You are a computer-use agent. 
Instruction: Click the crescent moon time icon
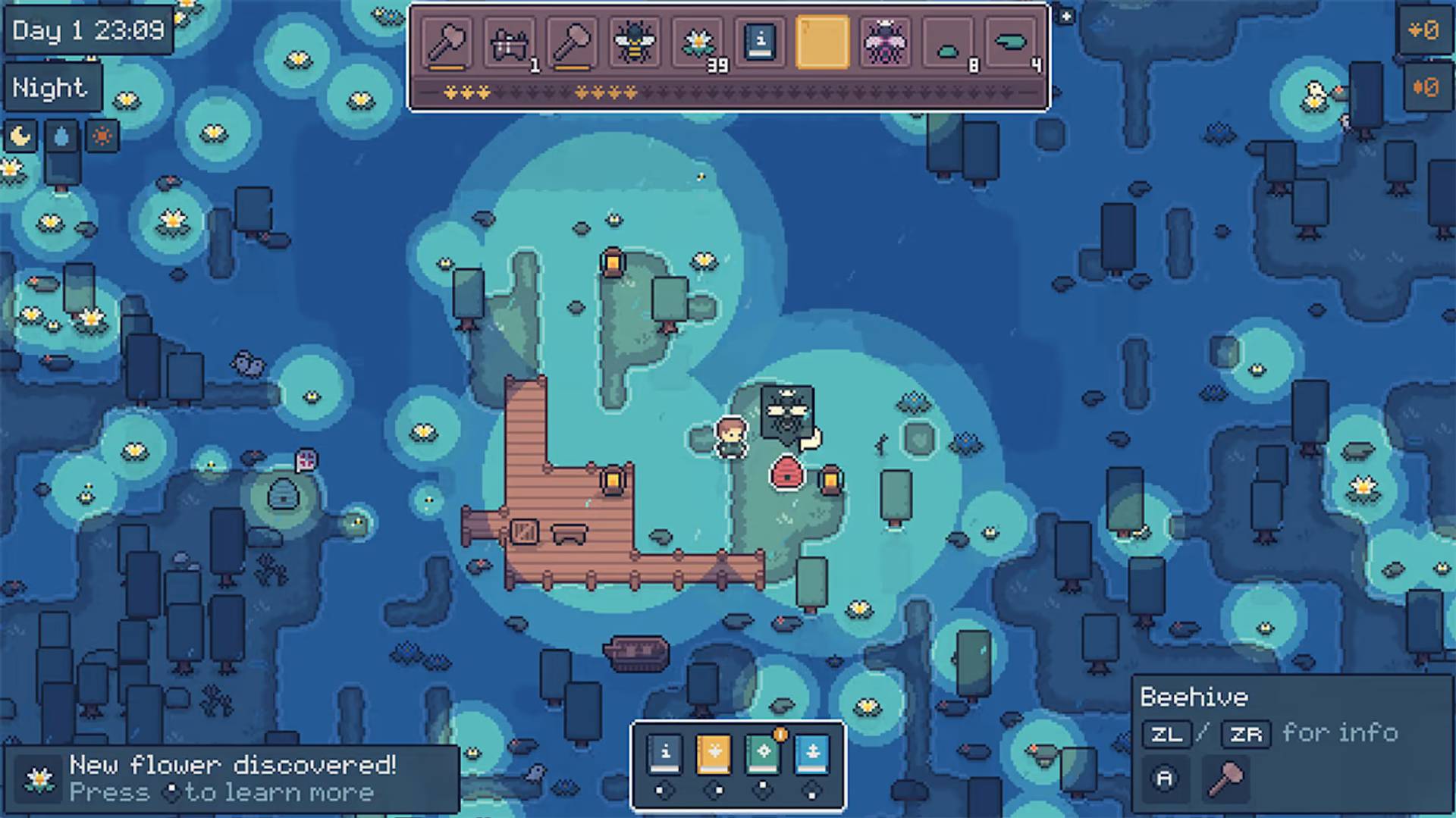coord(20,136)
